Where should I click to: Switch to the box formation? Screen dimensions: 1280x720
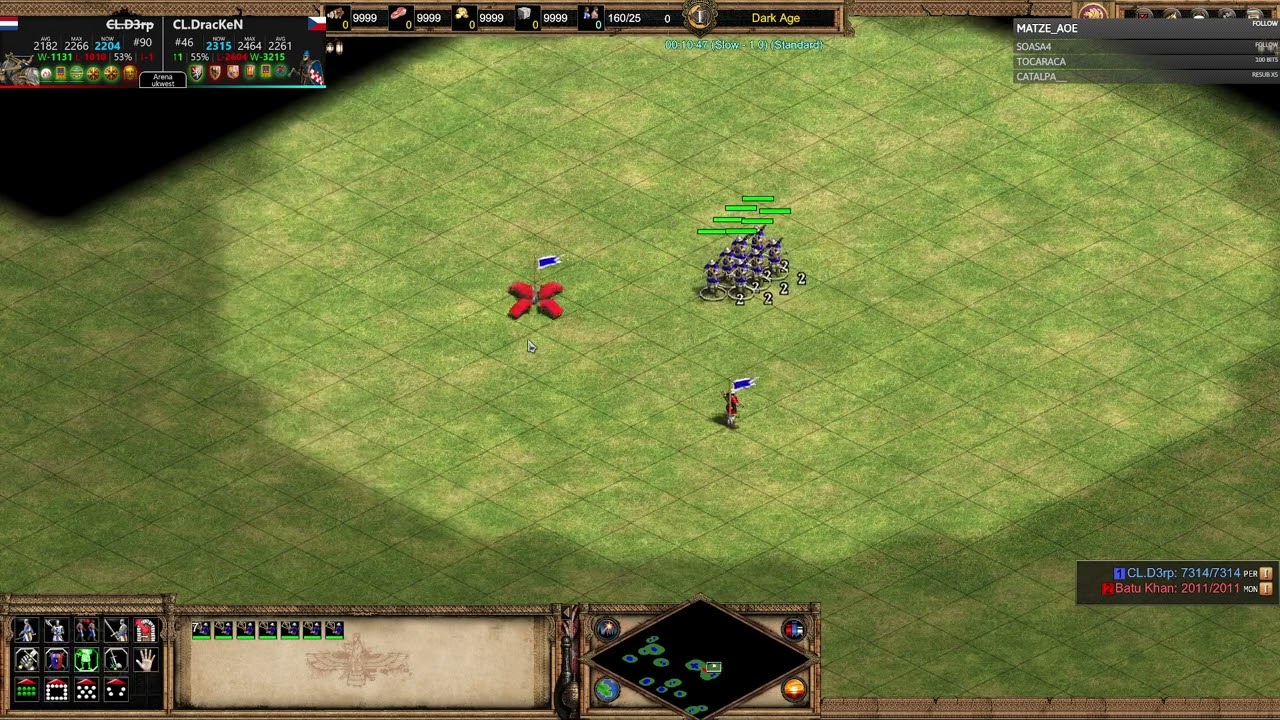tap(56, 690)
